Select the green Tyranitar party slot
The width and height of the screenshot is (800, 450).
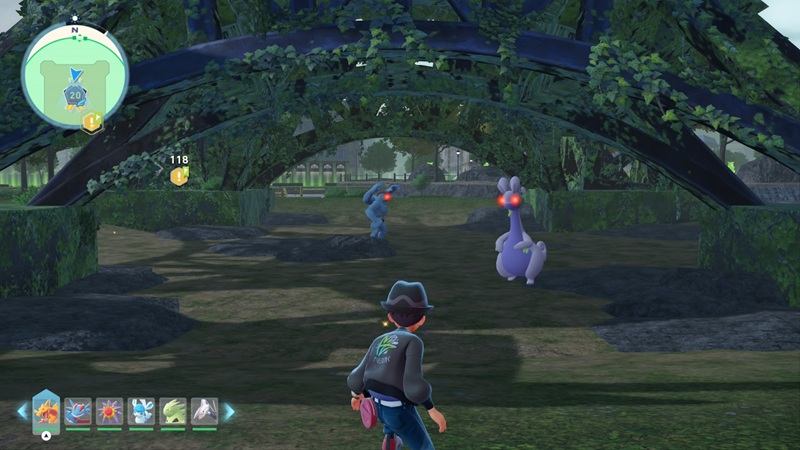173,411
